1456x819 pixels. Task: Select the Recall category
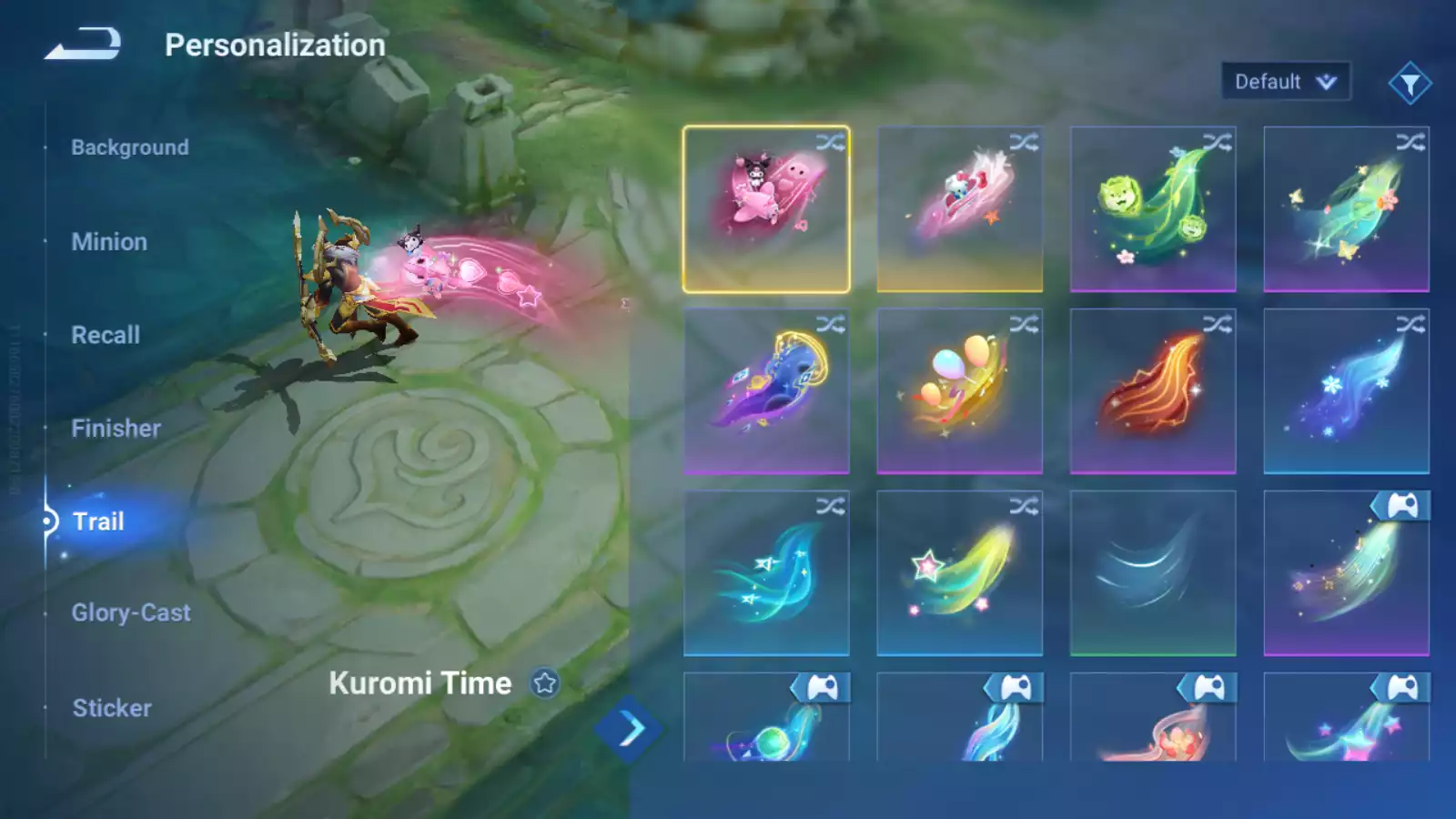(106, 335)
